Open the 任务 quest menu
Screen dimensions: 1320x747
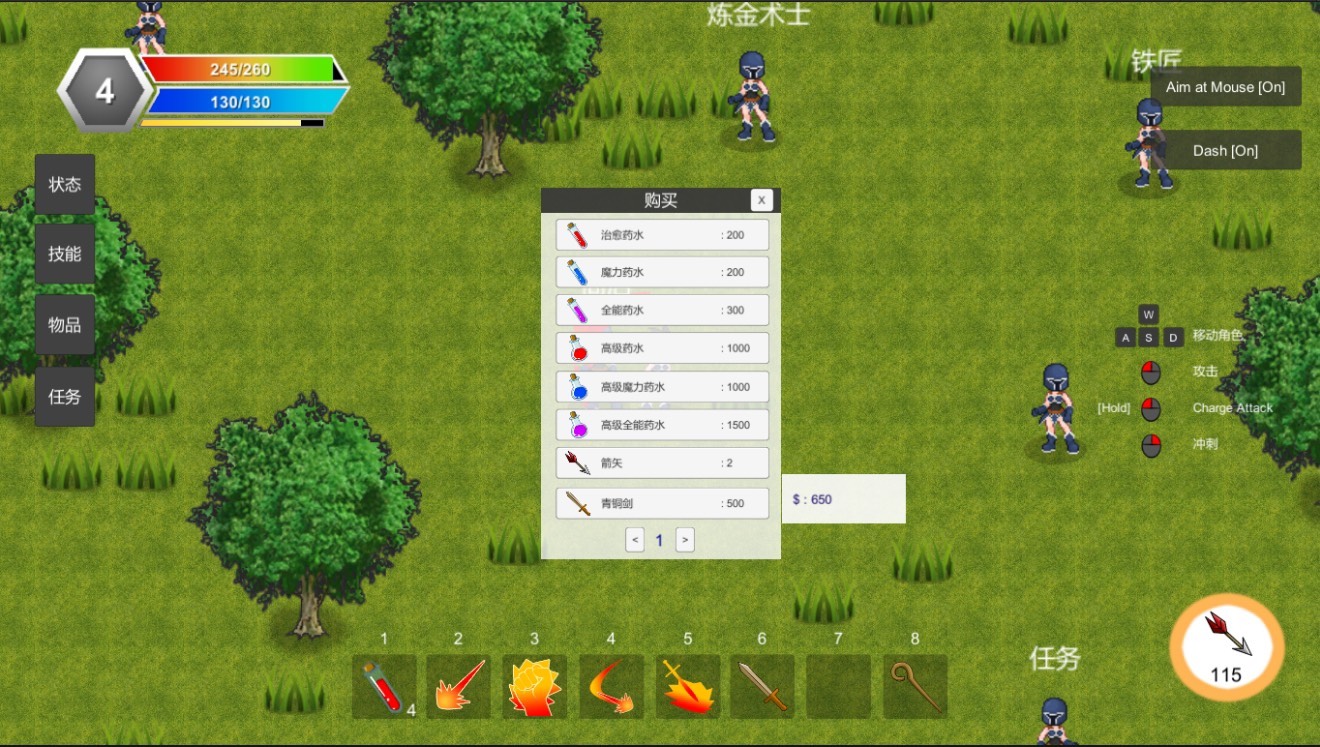(65, 396)
